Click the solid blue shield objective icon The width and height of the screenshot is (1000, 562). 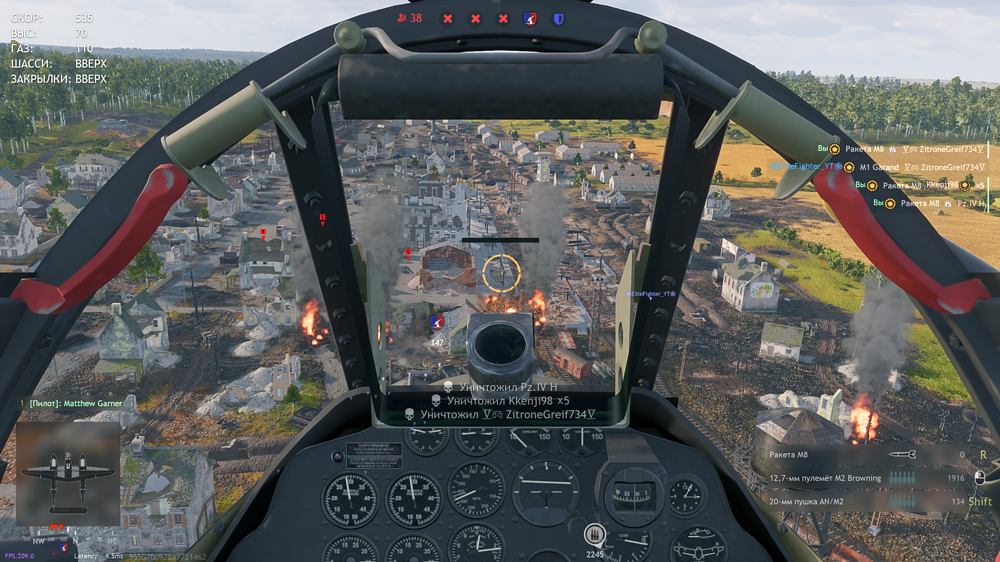(558, 18)
